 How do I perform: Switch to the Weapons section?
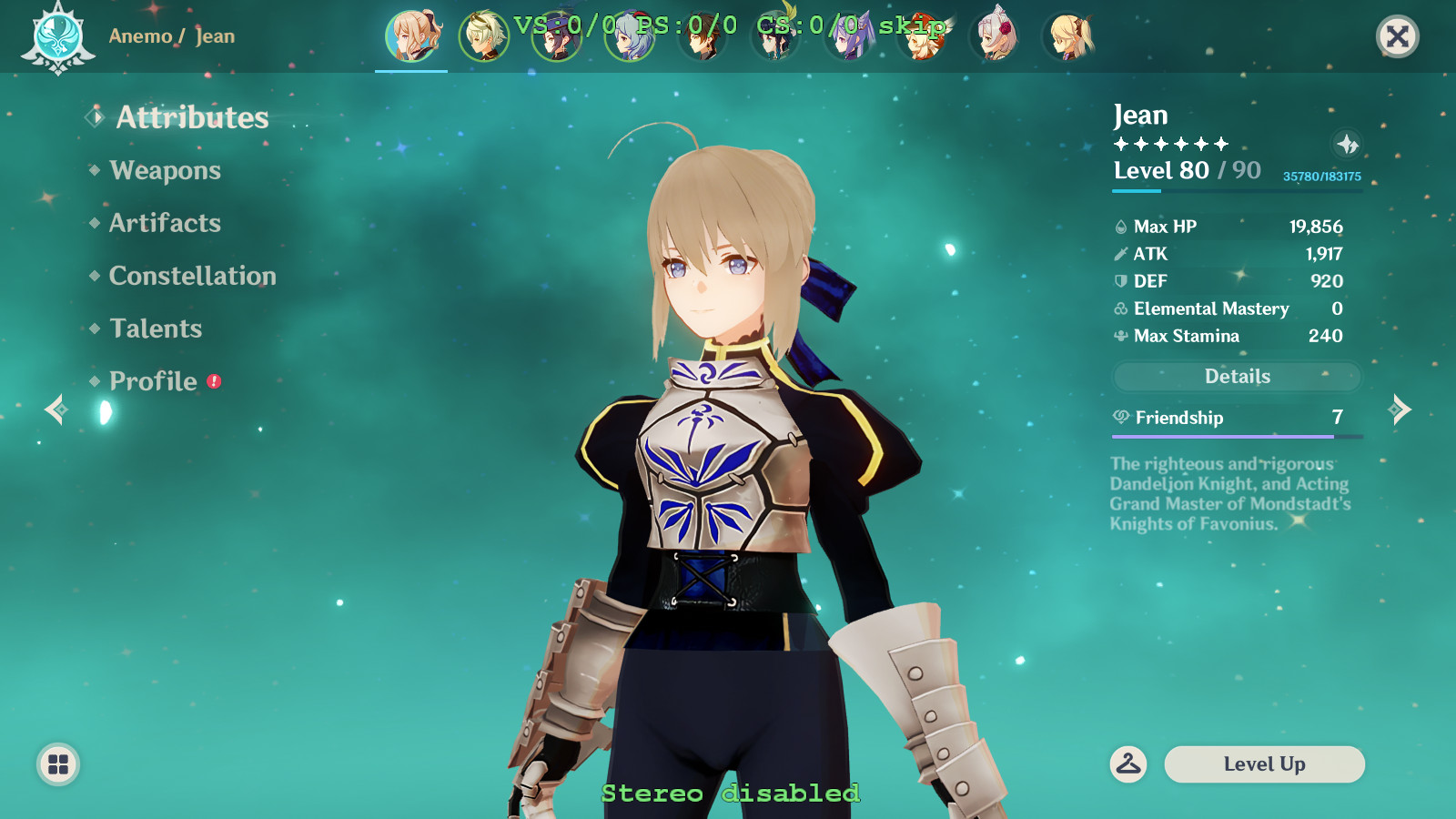tap(164, 170)
